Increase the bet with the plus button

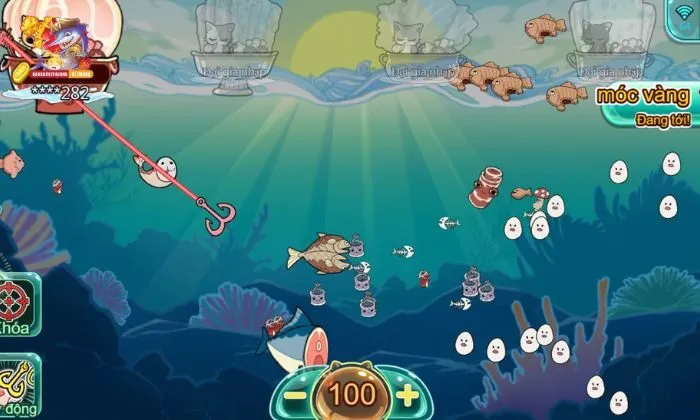(407, 395)
